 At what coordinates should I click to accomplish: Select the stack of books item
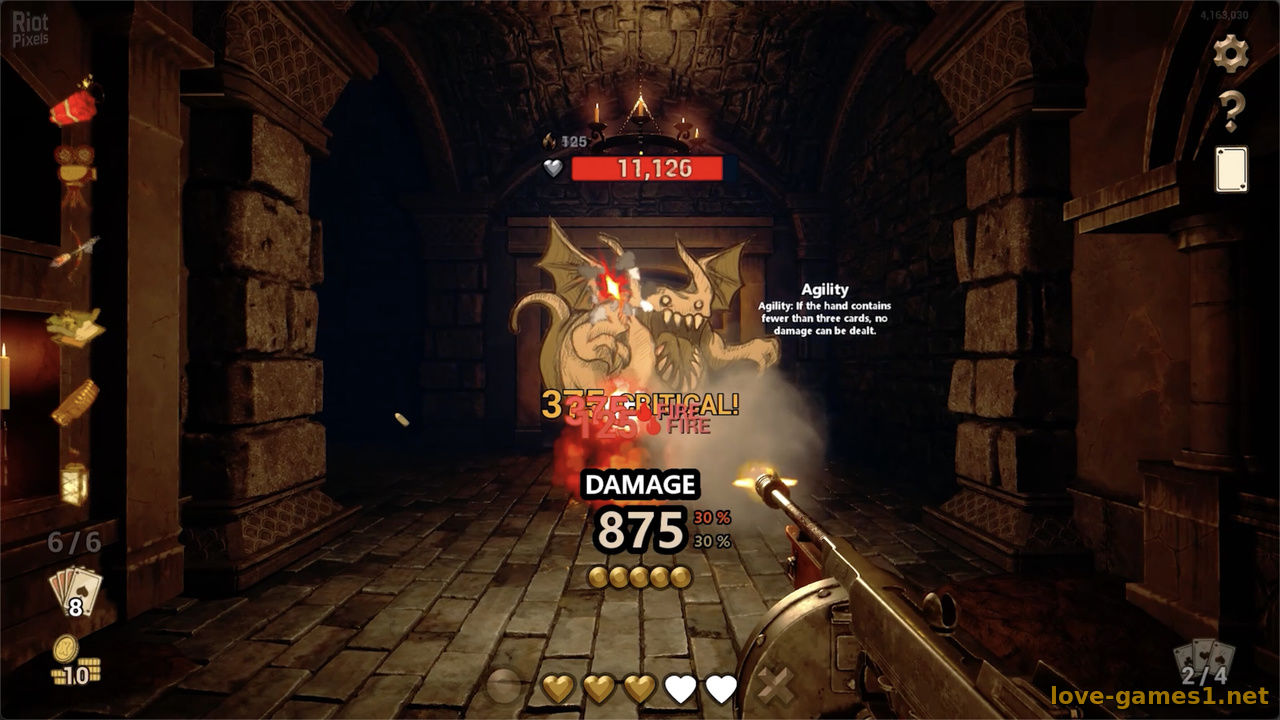75,326
